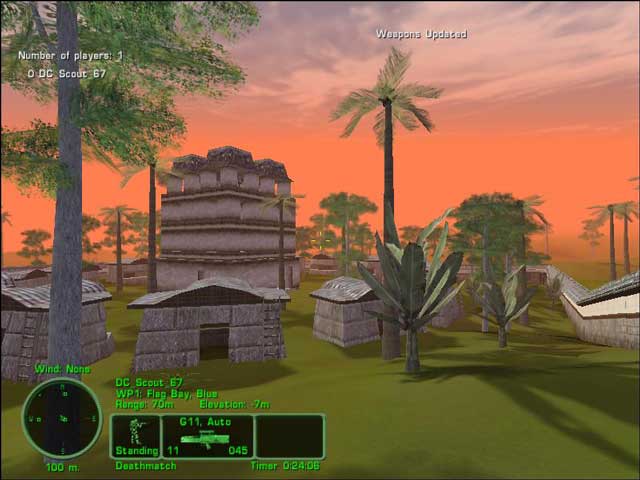Click the Standing soldier stance icon
The width and height of the screenshot is (640, 480).
pos(136,433)
